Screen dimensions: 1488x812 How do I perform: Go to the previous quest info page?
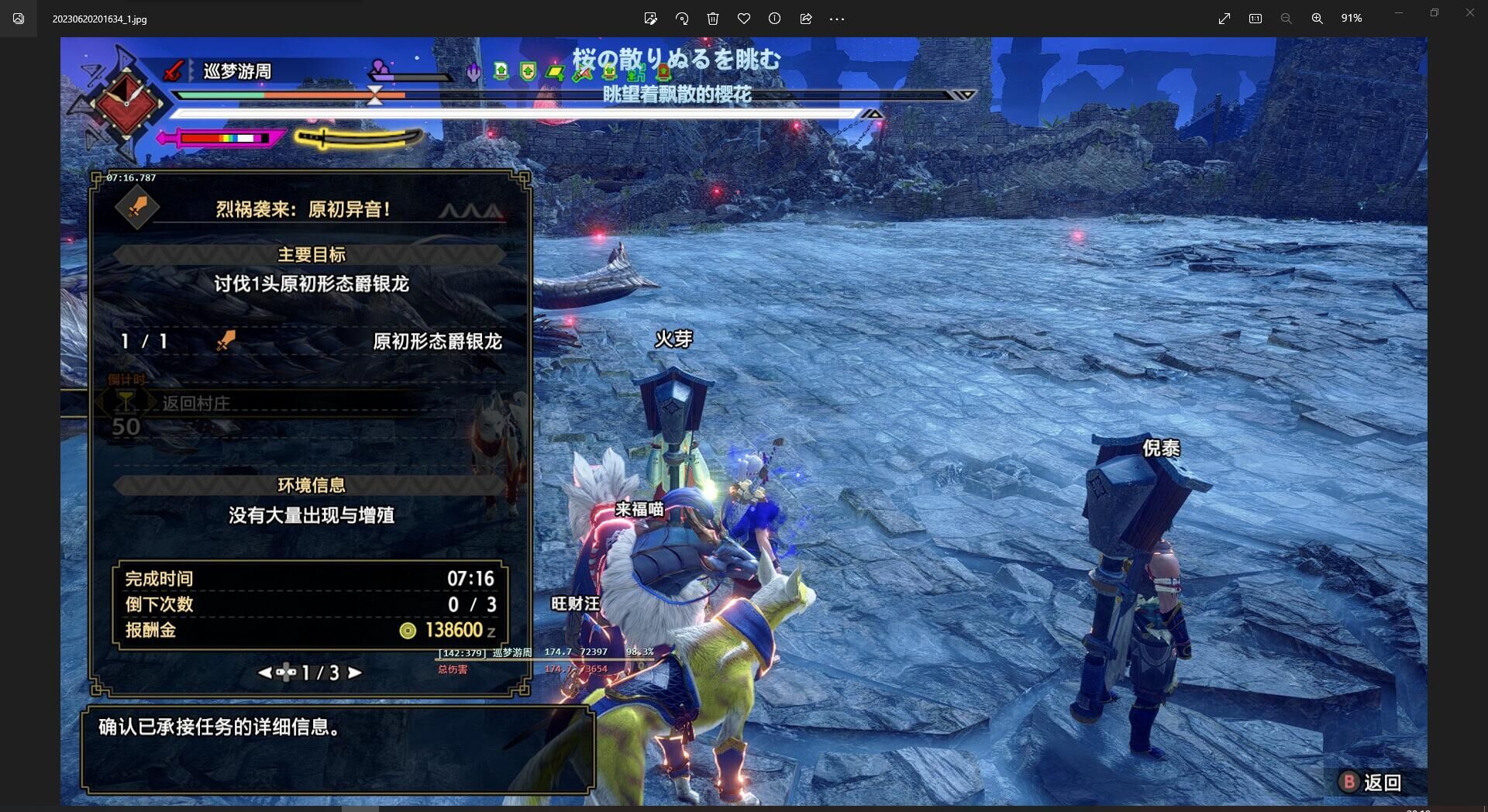coord(265,673)
